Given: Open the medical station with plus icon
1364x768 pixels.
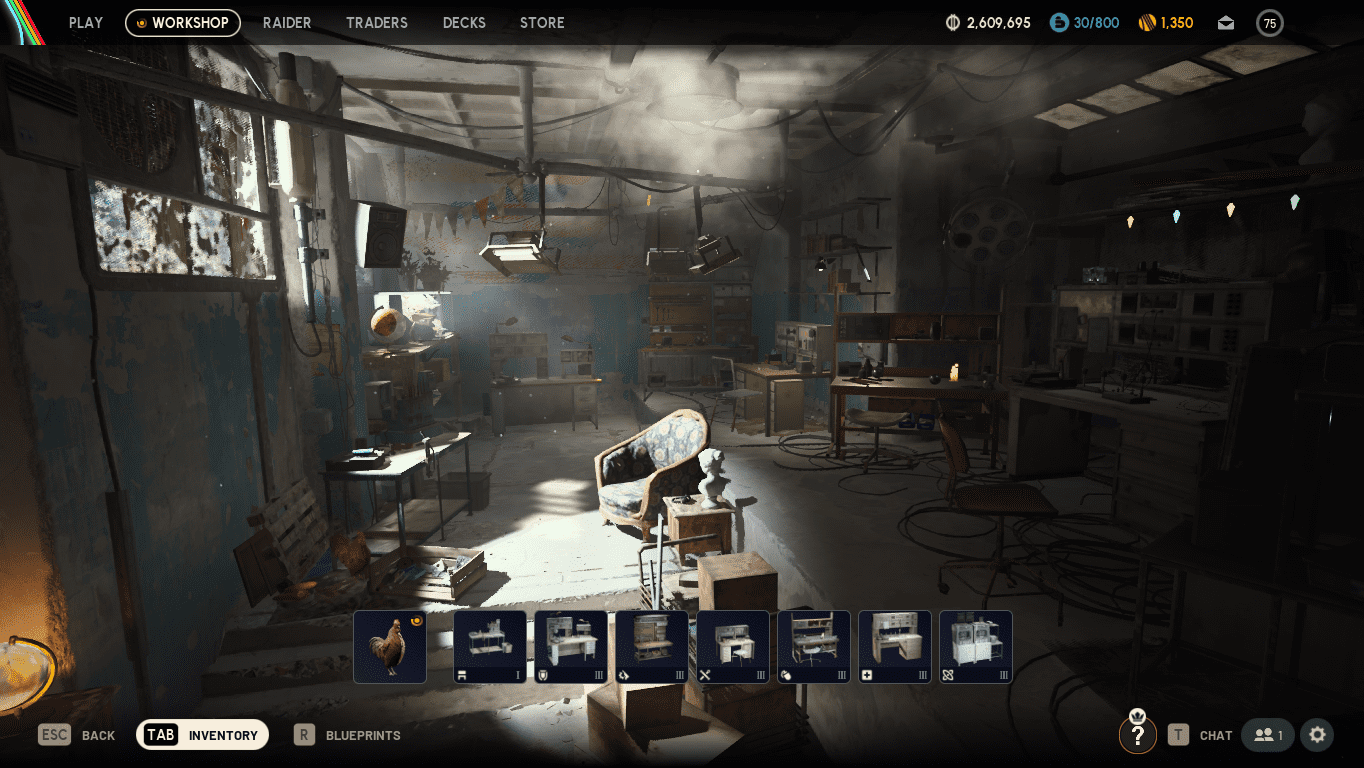Looking at the screenshot, I should pos(894,647).
